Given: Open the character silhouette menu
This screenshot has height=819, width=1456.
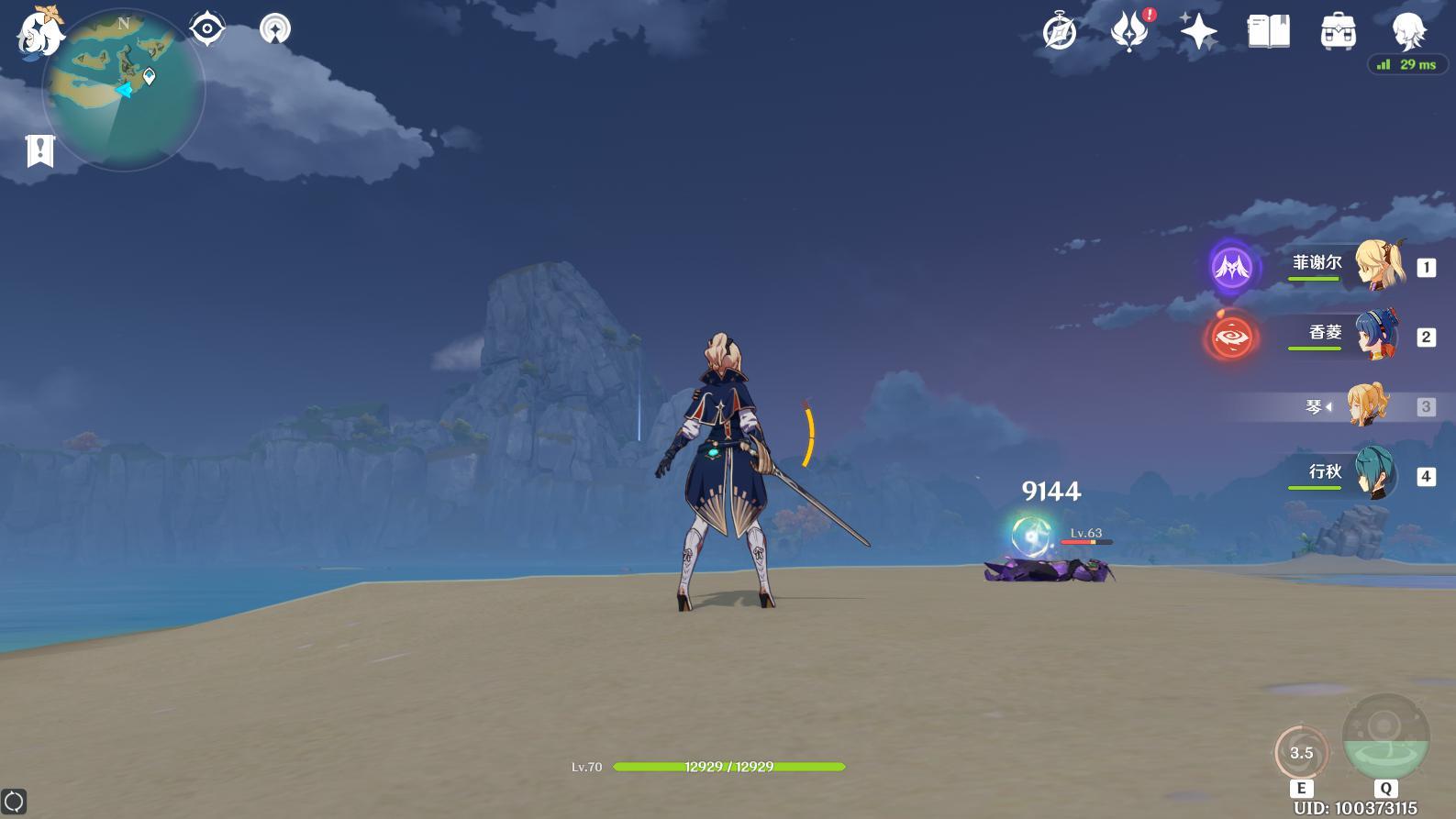Looking at the screenshot, I should [1407, 31].
